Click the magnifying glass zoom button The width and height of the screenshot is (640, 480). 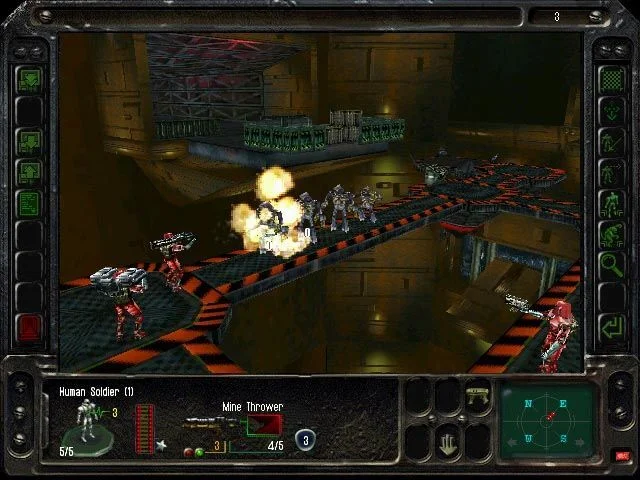[610, 266]
